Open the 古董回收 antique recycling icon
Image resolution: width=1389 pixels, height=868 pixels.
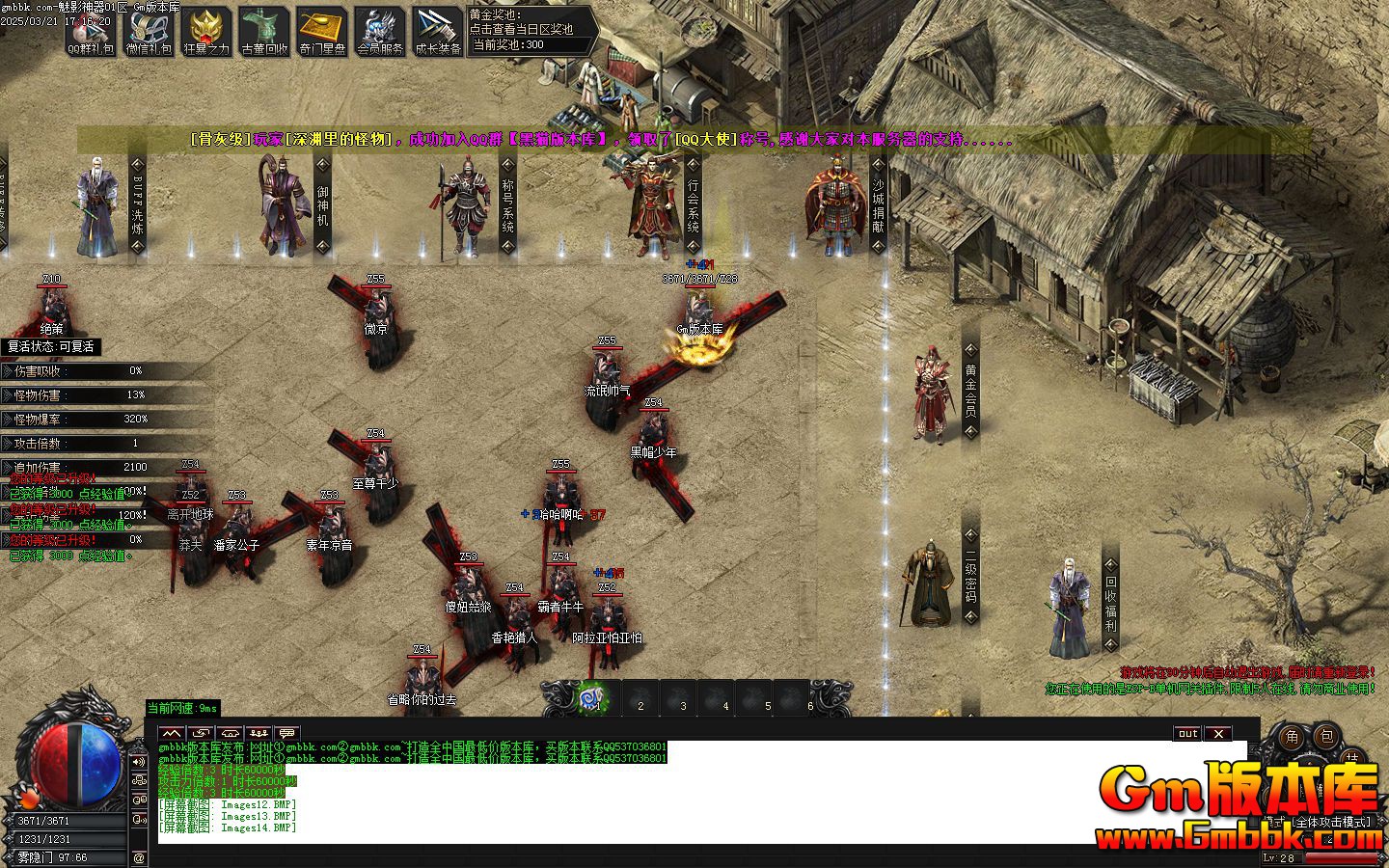(x=265, y=31)
